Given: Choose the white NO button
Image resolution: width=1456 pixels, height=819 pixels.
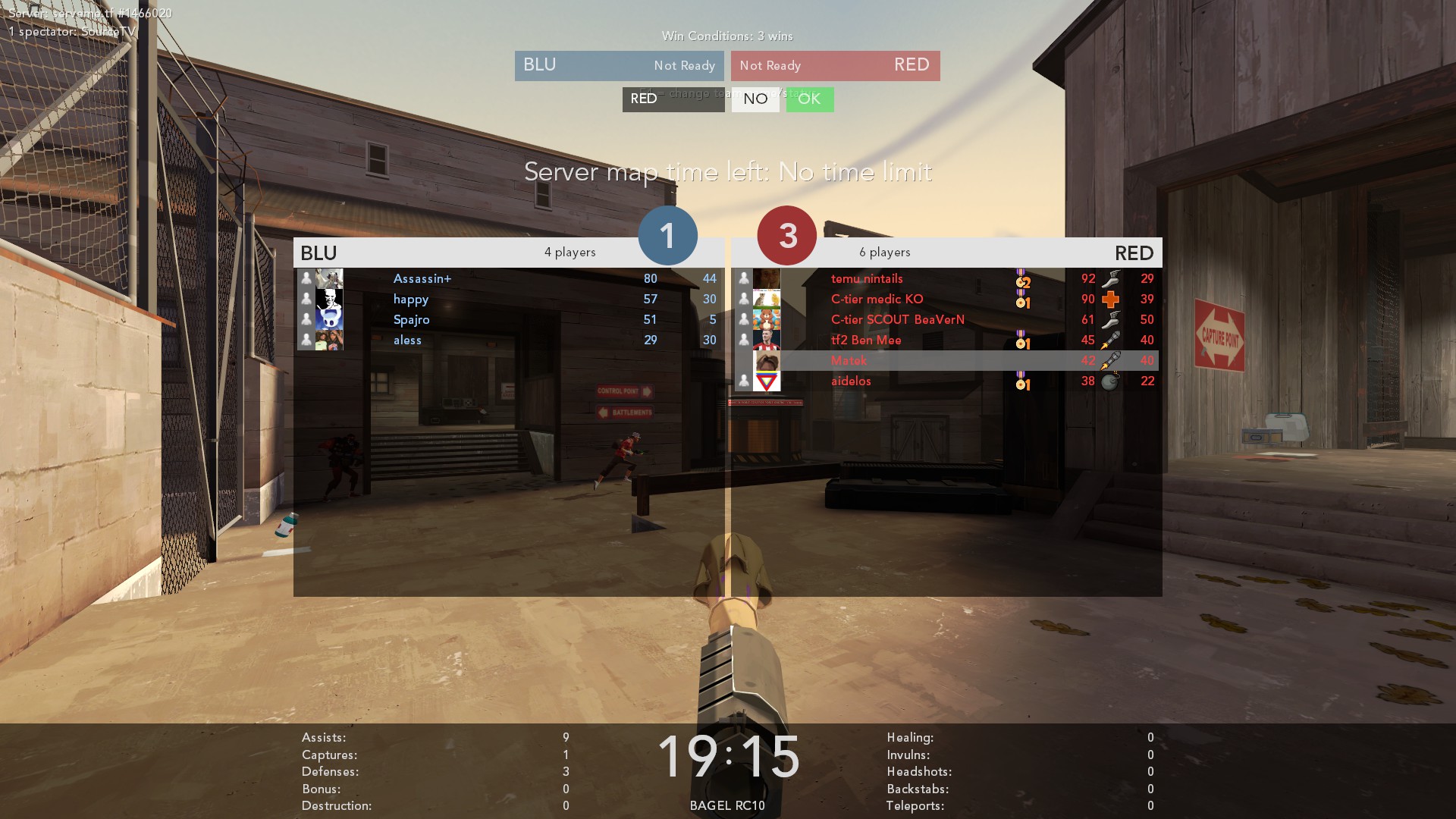Looking at the screenshot, I should (x=755, y=99).
